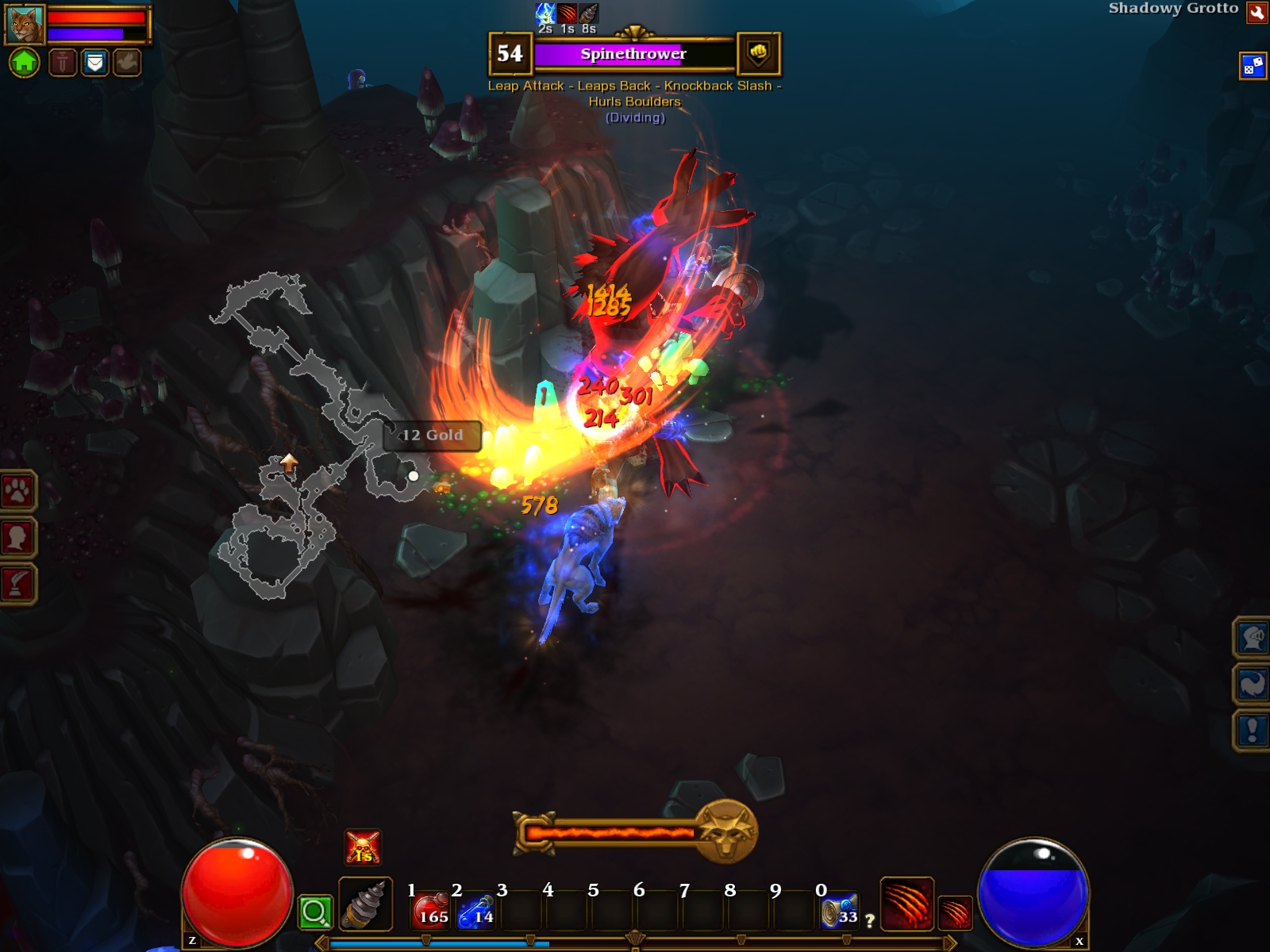
Task: Open the pet panel with paw icon
Action: 17,492
